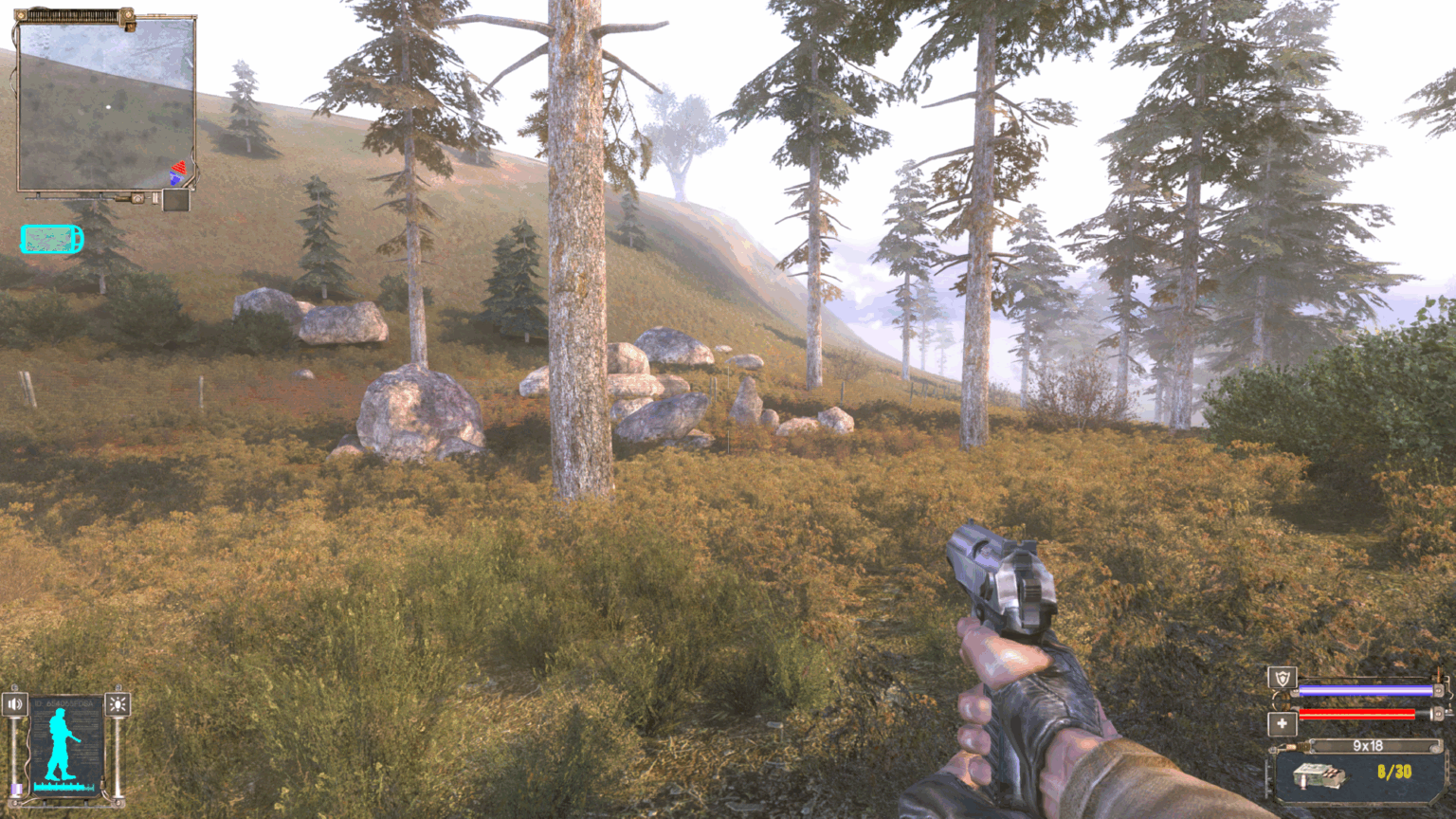Toggle the speaker icon to mute sound detection

click(x=15, y=703)
